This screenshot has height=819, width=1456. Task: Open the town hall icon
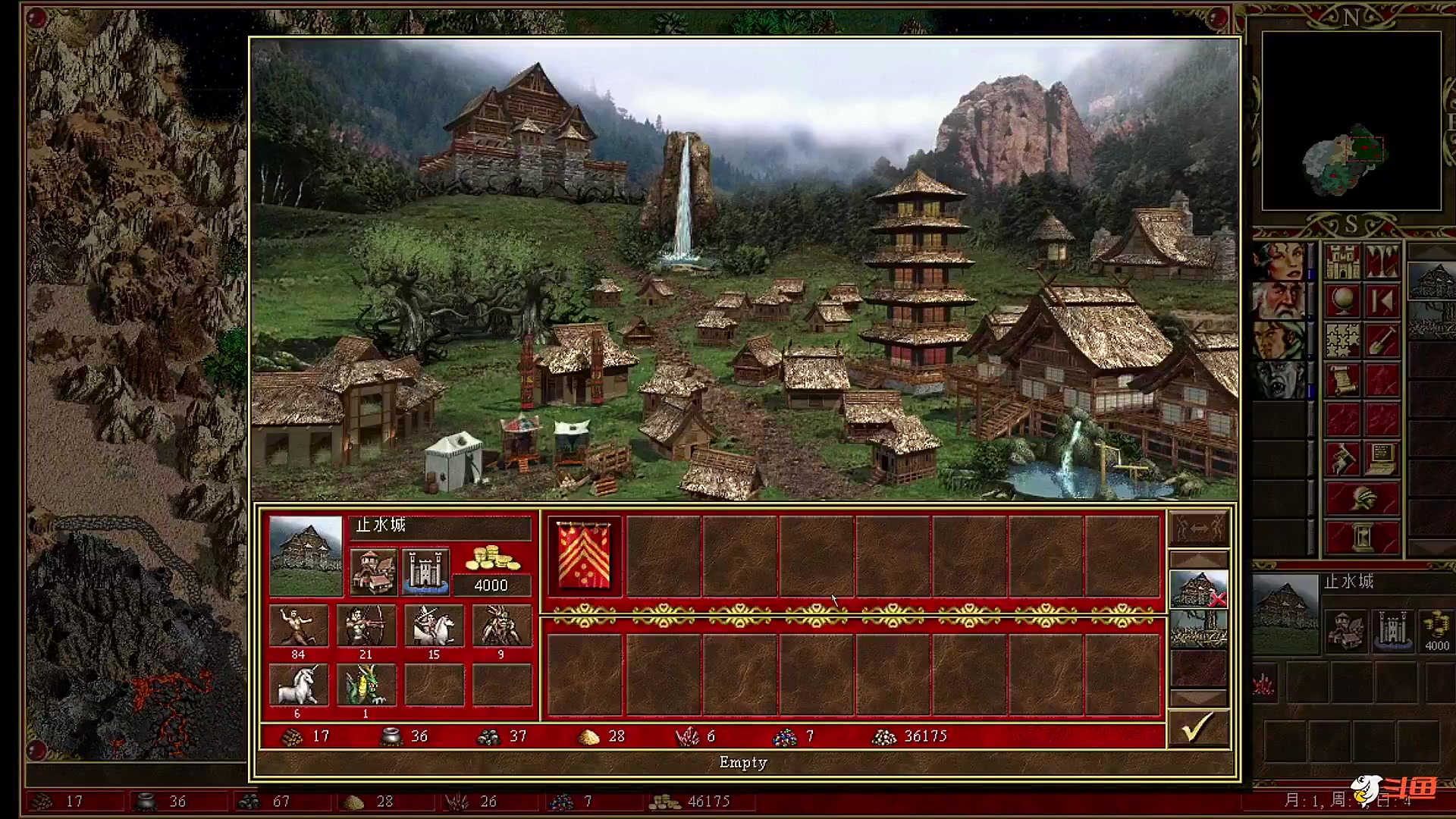(x=373, y=571)
